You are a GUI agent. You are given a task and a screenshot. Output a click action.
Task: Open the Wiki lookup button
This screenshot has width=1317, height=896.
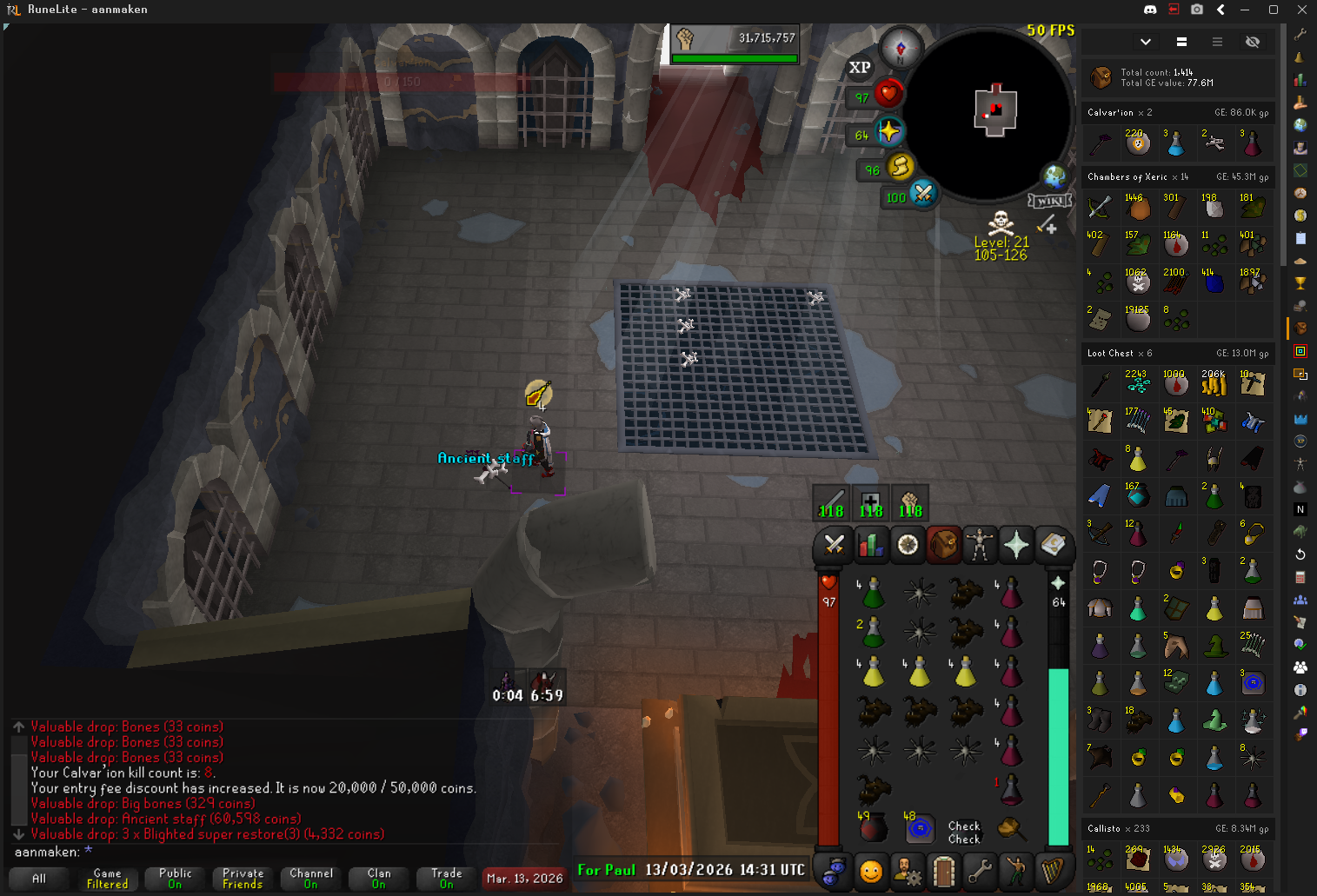tap(1049, 201)
